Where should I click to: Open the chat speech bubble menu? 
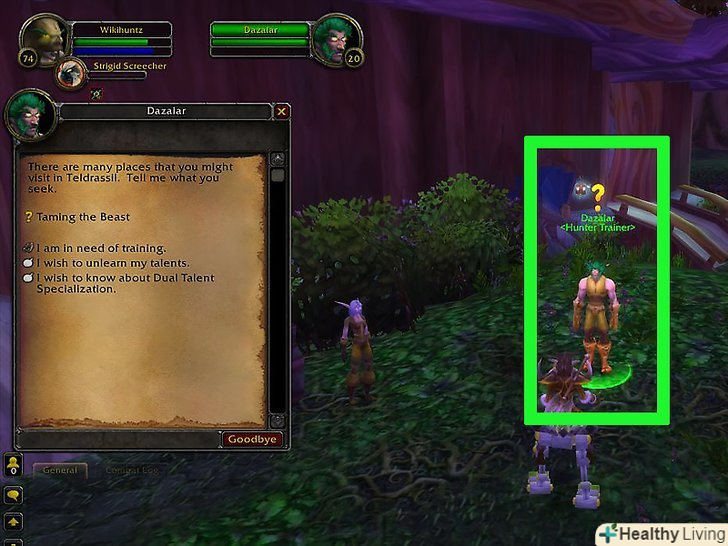click(14, 494)
